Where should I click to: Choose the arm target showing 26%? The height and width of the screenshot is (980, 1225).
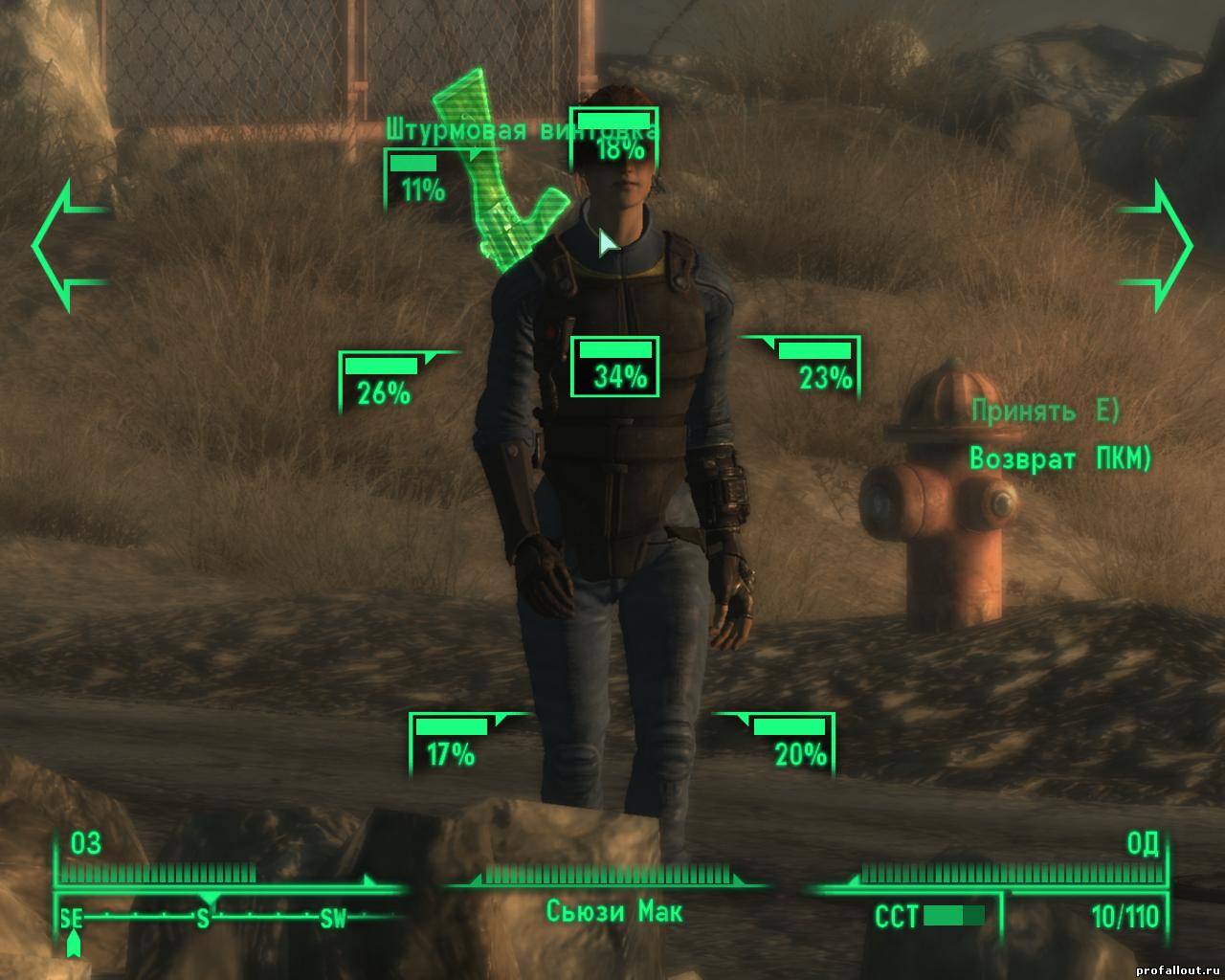tap(382, 381)
